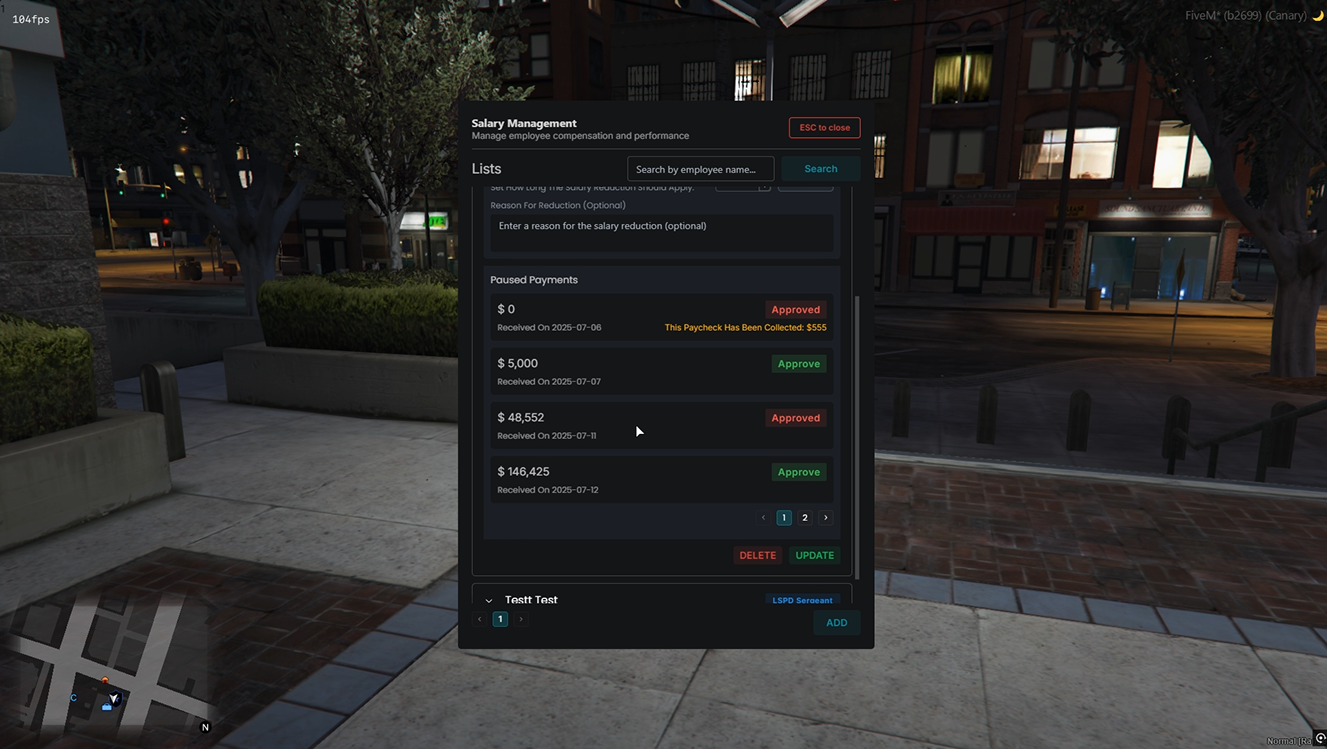Open pagination next page arrow in Paused Payments
The height and width of the screenshot is (749, 1327).
825,517
